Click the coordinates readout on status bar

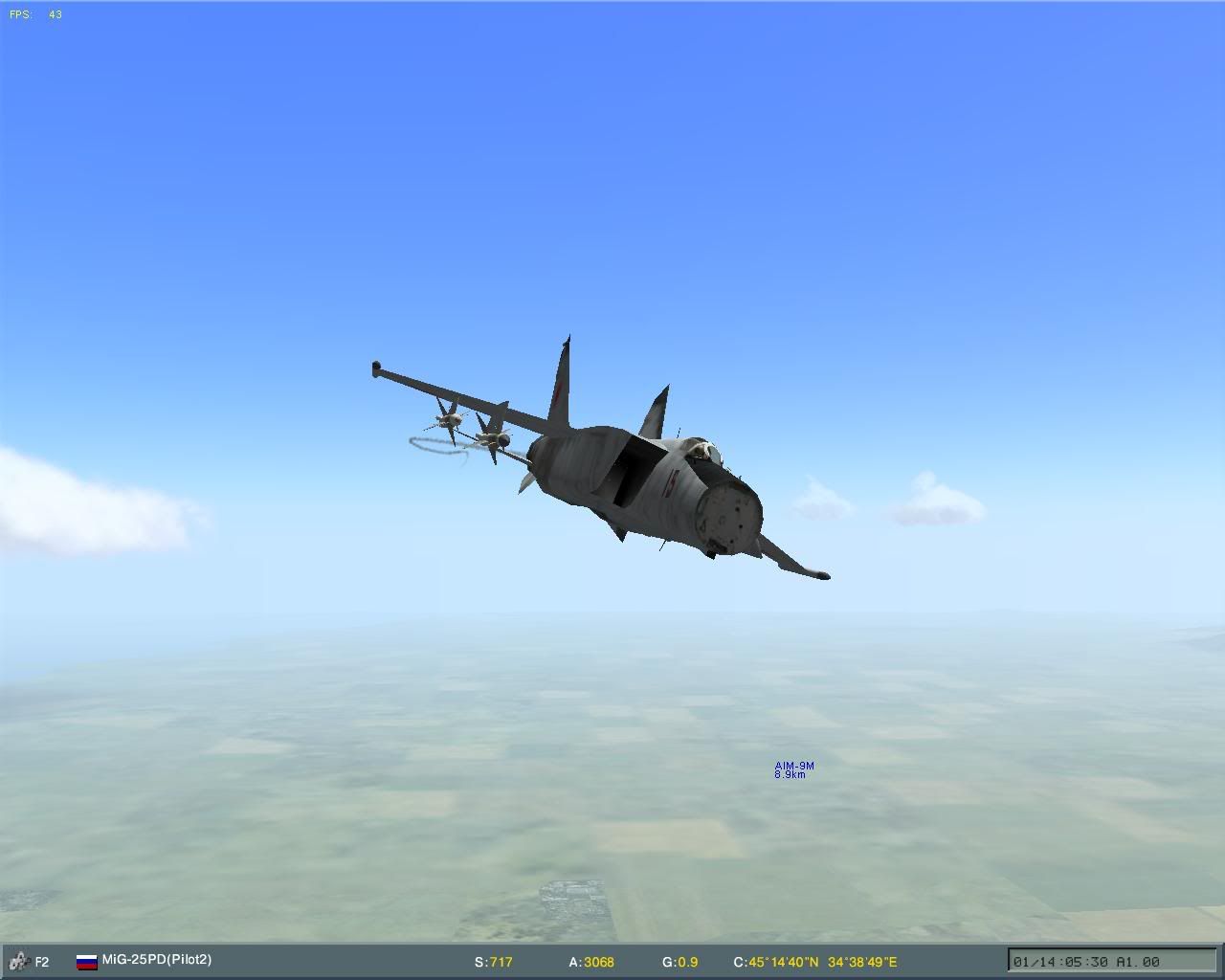813,962
